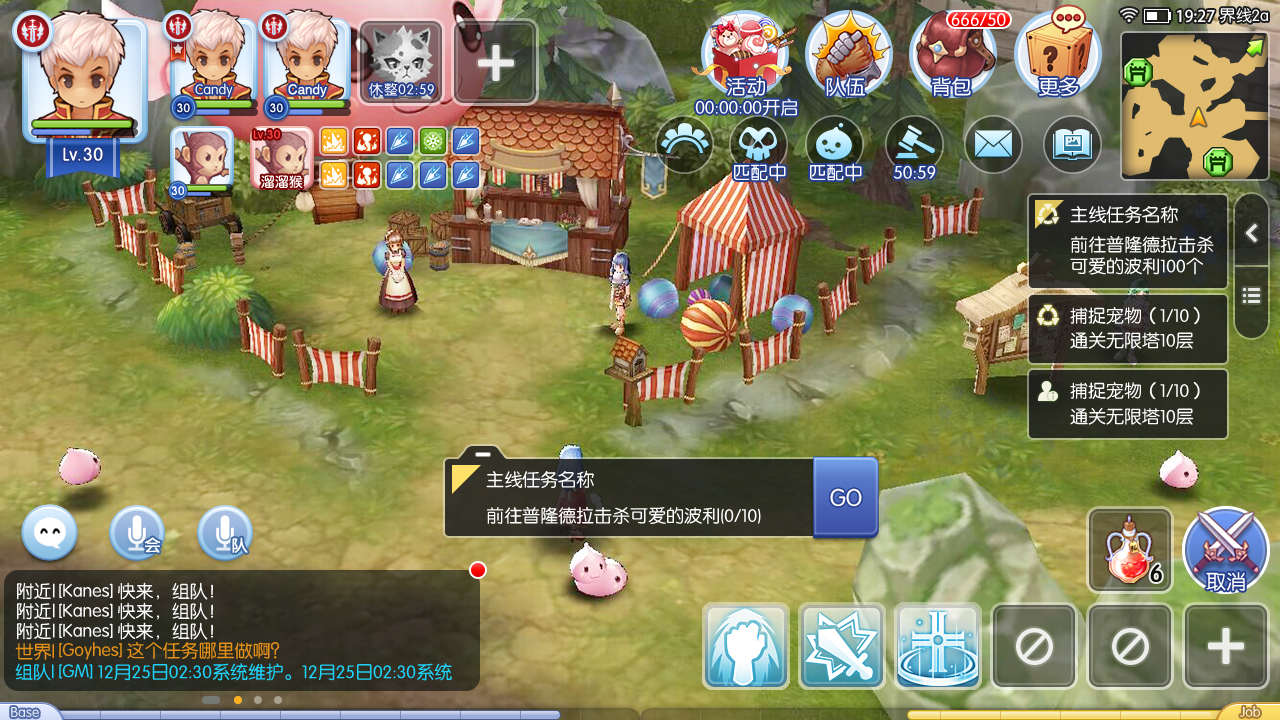Toggle the 会 guild voice microphone
The height and width of the screenshot is (720, 1280).
[137, 533]
